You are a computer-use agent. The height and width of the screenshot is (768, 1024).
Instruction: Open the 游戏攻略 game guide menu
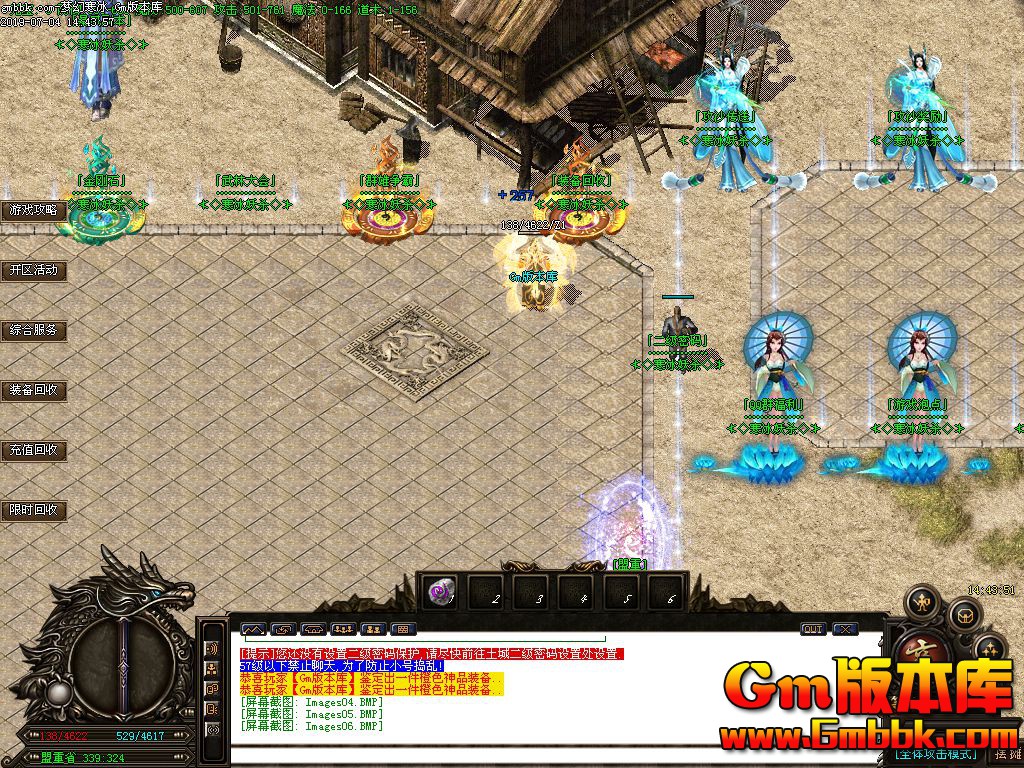34,210
